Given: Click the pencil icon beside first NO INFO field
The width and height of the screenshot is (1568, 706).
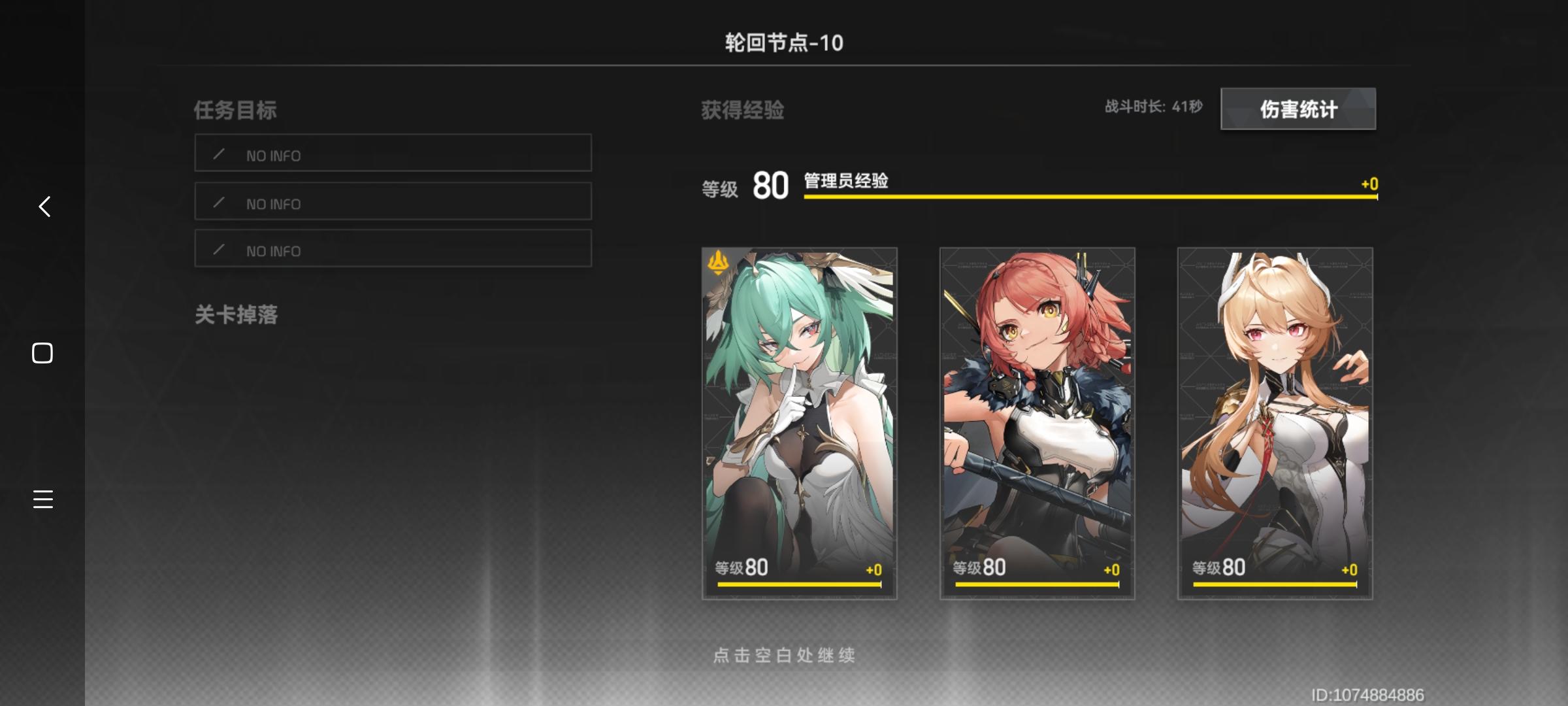Looking at the screenshot, I should coord(220,154).
